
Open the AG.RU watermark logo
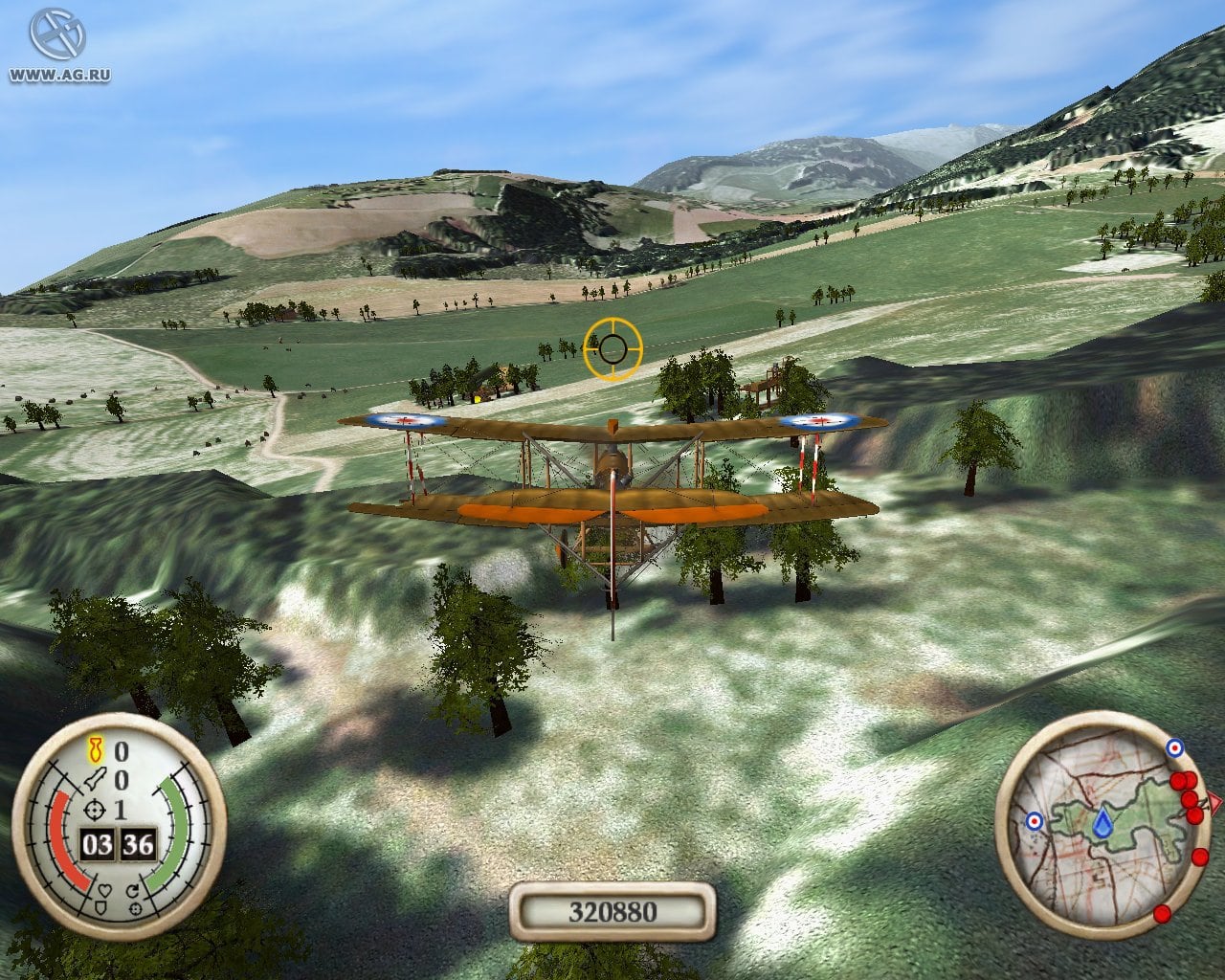(57, 38)
